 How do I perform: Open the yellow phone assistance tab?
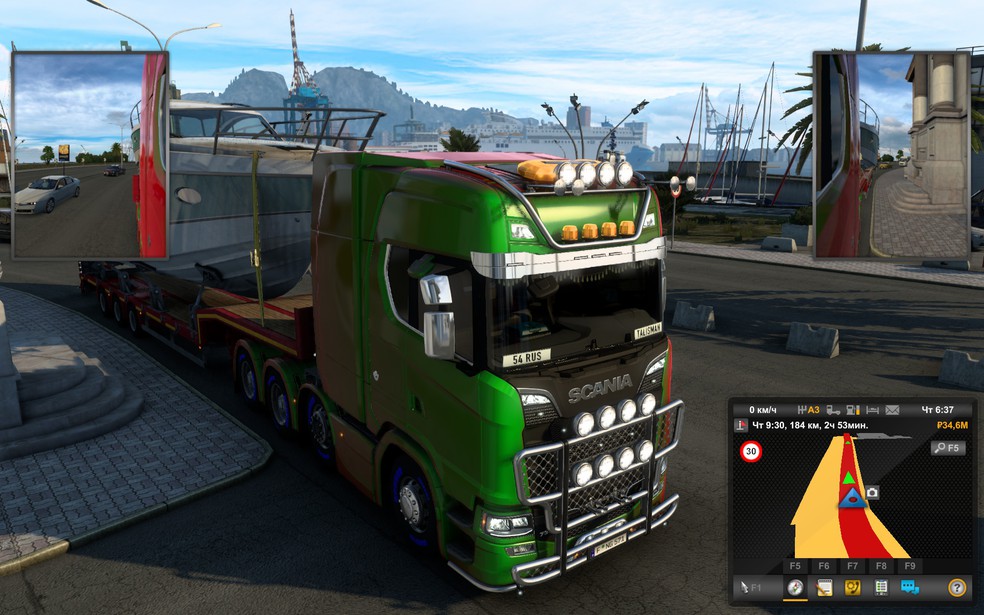tap(853, 588)
